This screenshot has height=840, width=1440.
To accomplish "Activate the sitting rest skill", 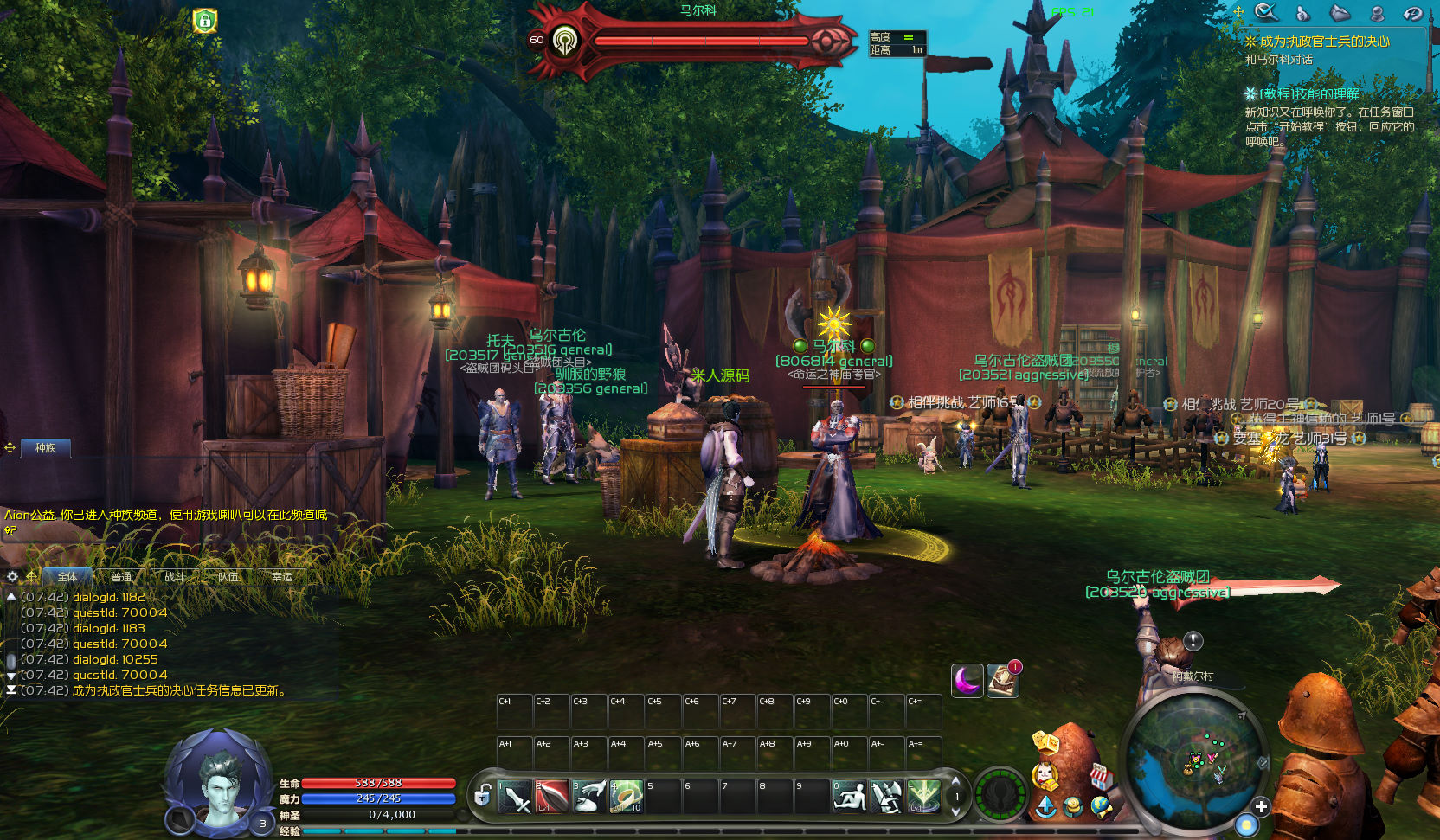I will [x=850, y=796].
